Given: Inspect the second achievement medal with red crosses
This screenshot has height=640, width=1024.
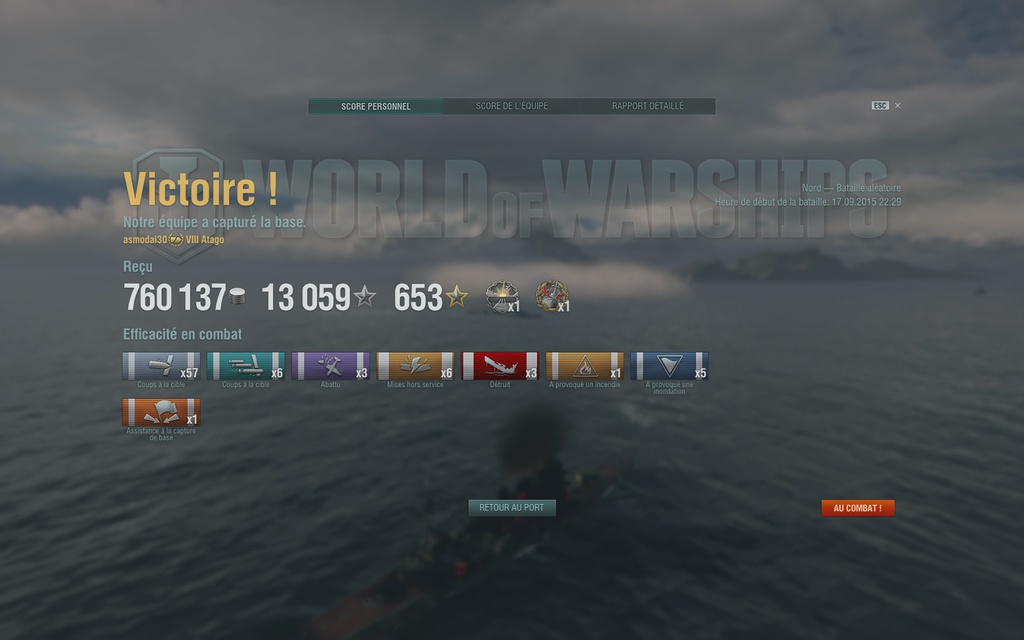Looking at the screenshot, I should (550, 296).
